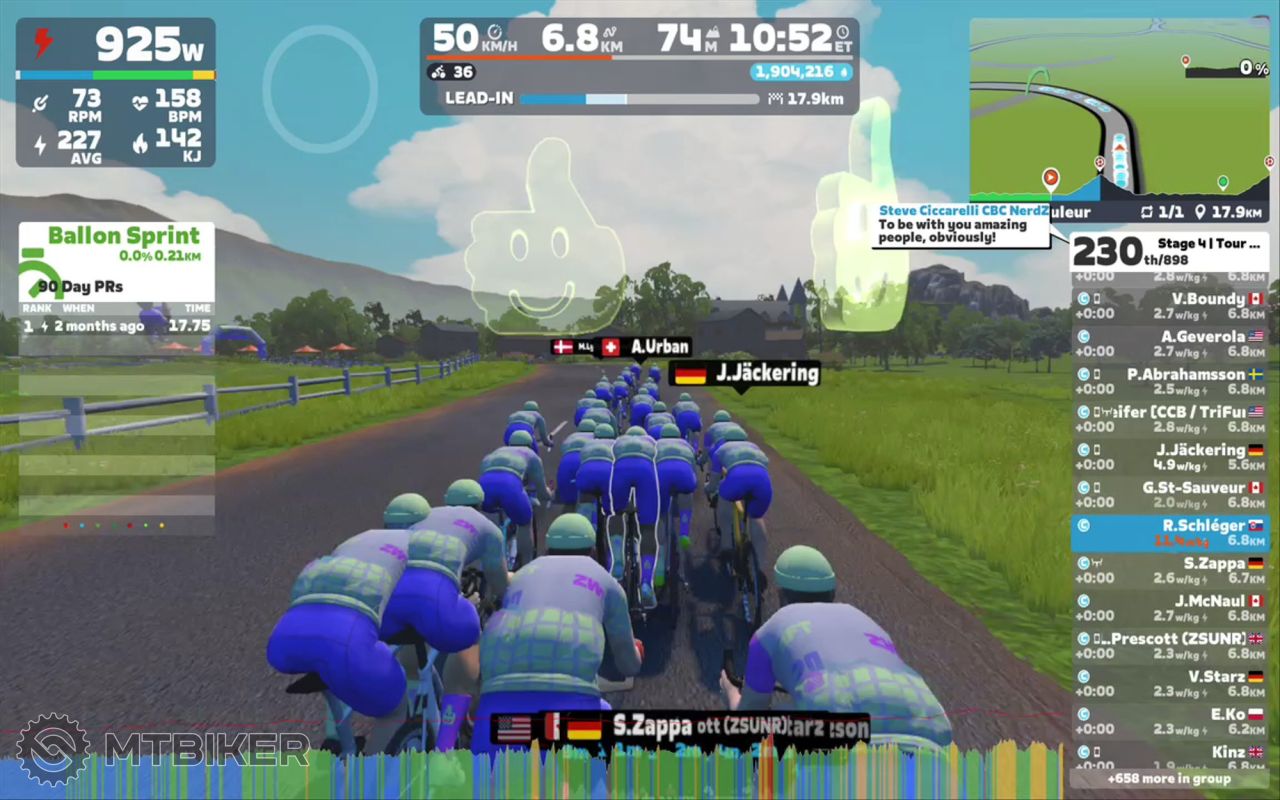Image resolution: width=1280 pixels, height=800 pixels.
Task: Open the 925w power stats panel
Action: [115, 92]
